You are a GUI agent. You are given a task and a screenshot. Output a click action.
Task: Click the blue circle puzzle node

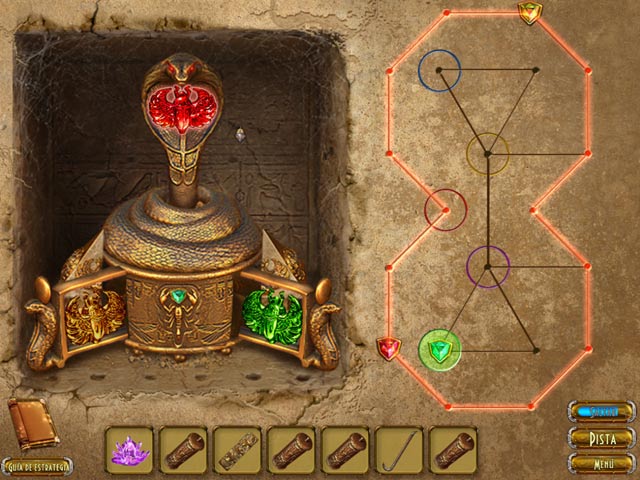[439, 69]
